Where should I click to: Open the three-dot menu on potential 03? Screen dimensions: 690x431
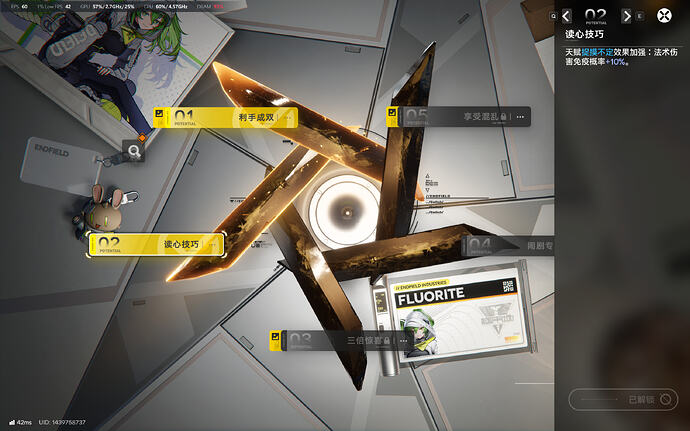click(x=403, y=341)
